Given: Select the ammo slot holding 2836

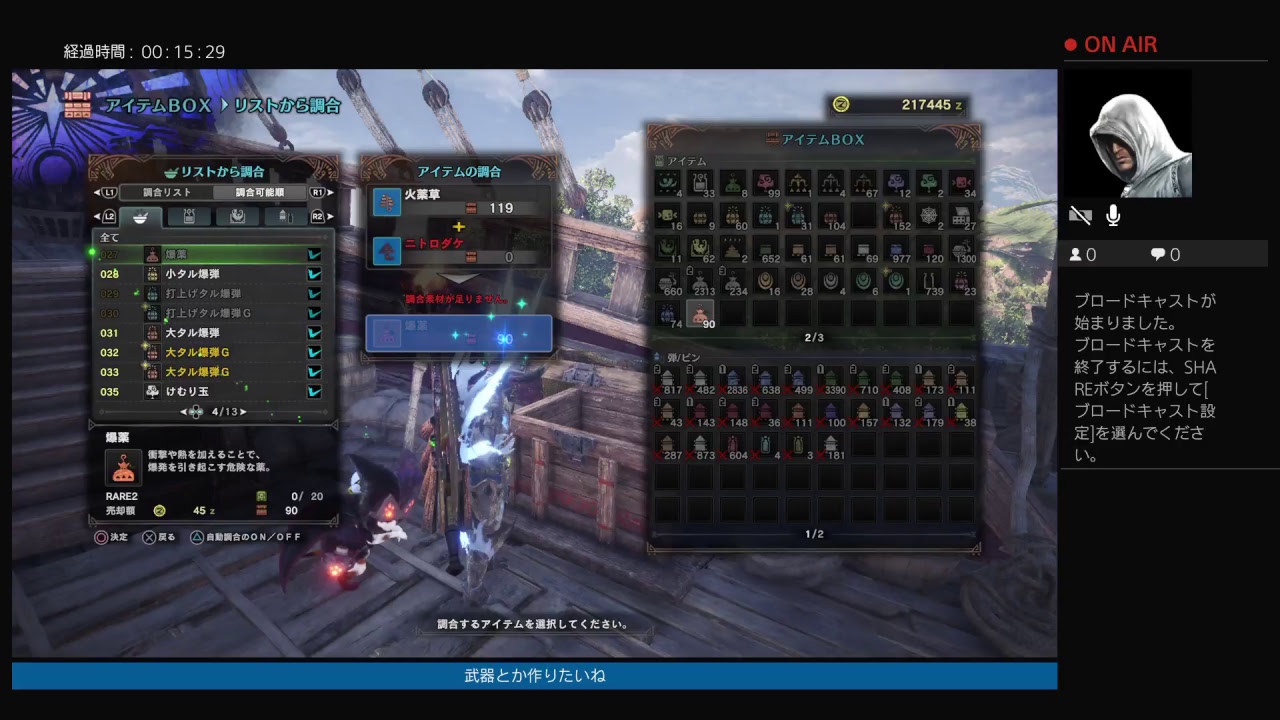Looking at the screenshot, I should [x=733, y=380].
